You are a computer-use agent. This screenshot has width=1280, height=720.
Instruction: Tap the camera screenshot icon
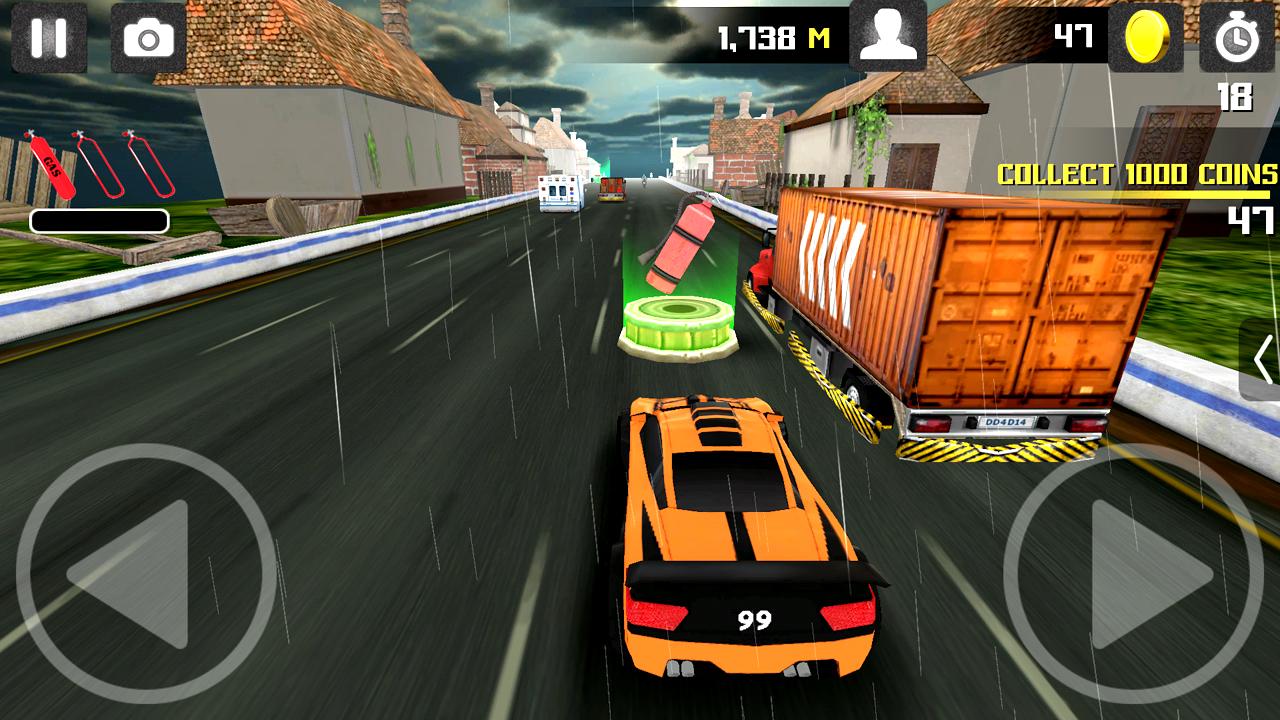point(146,38)
